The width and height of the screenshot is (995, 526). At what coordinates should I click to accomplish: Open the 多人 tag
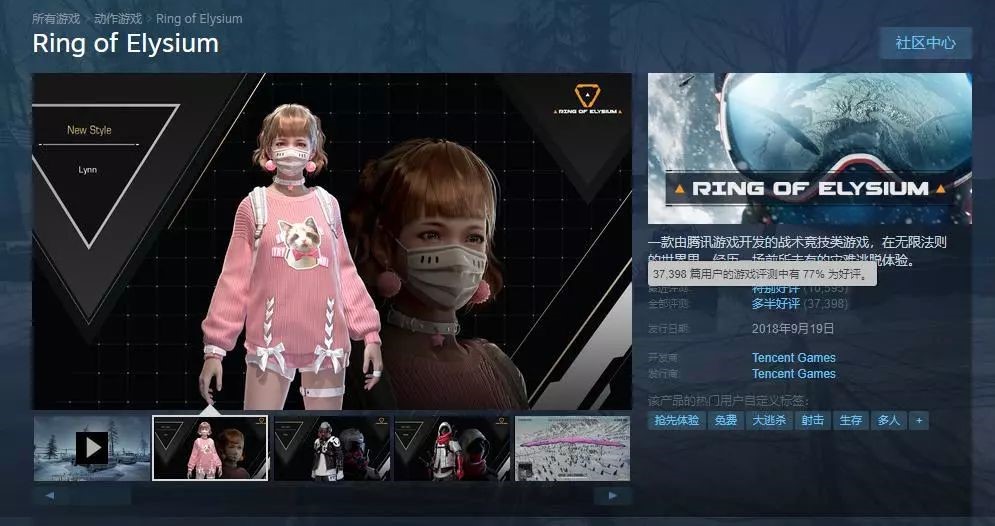[888, 421]
